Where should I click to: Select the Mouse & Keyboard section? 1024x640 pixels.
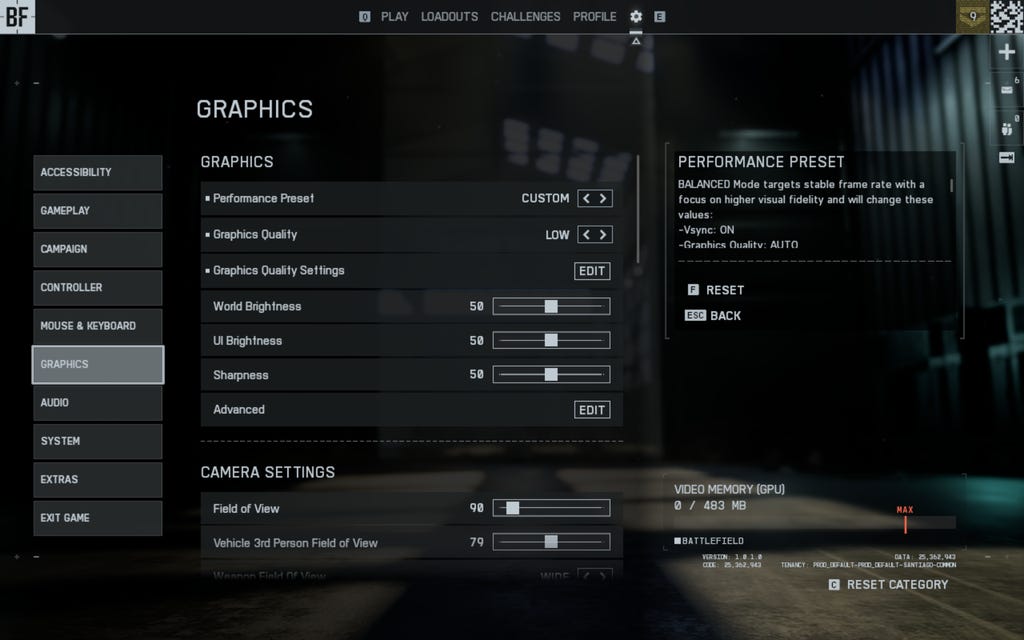(x=97, y=326)
